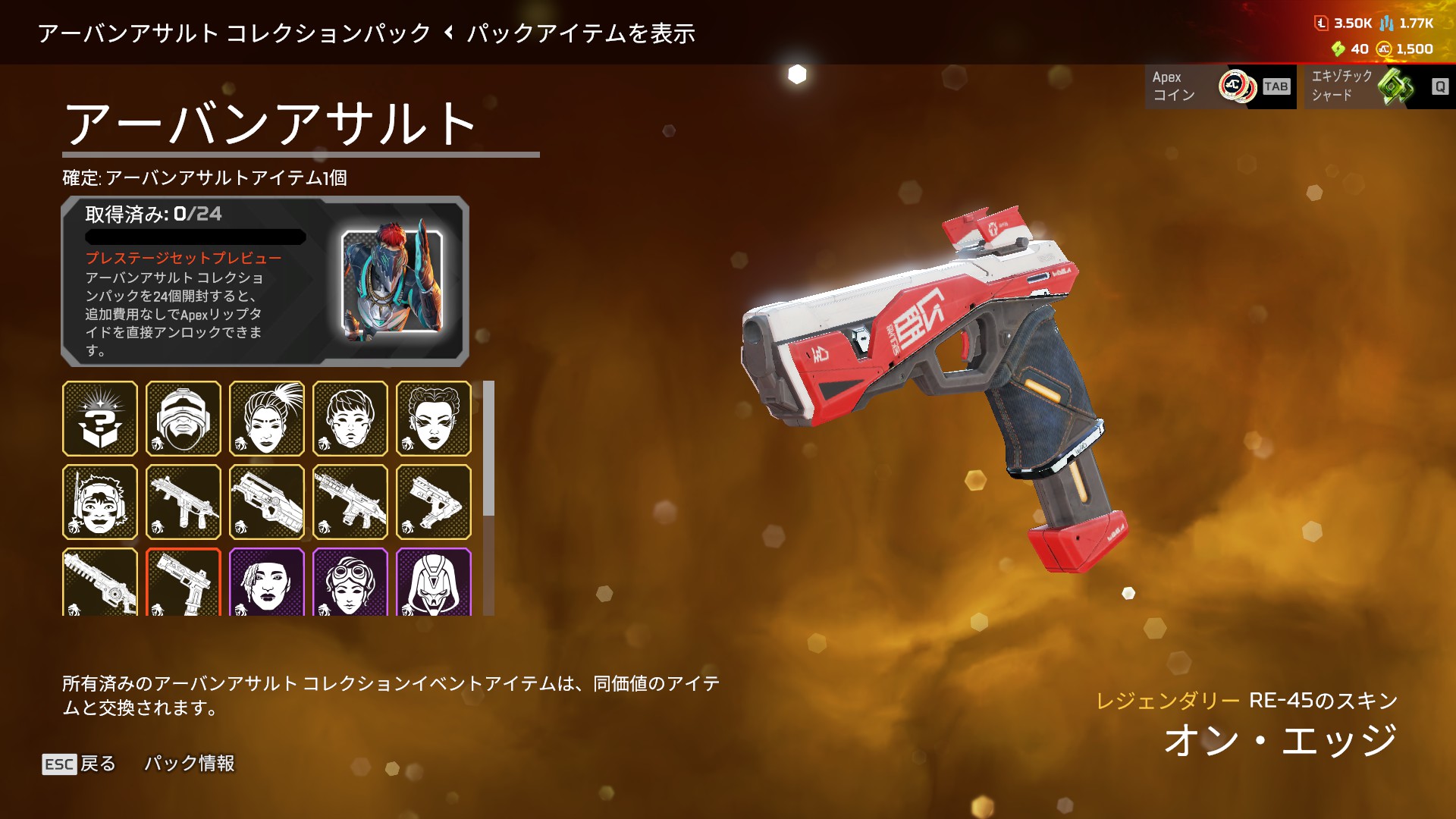The height and width of the screenshot is (819, 1456).
Task: Choose the goggles legend purple tile
Action: point(350,581)
